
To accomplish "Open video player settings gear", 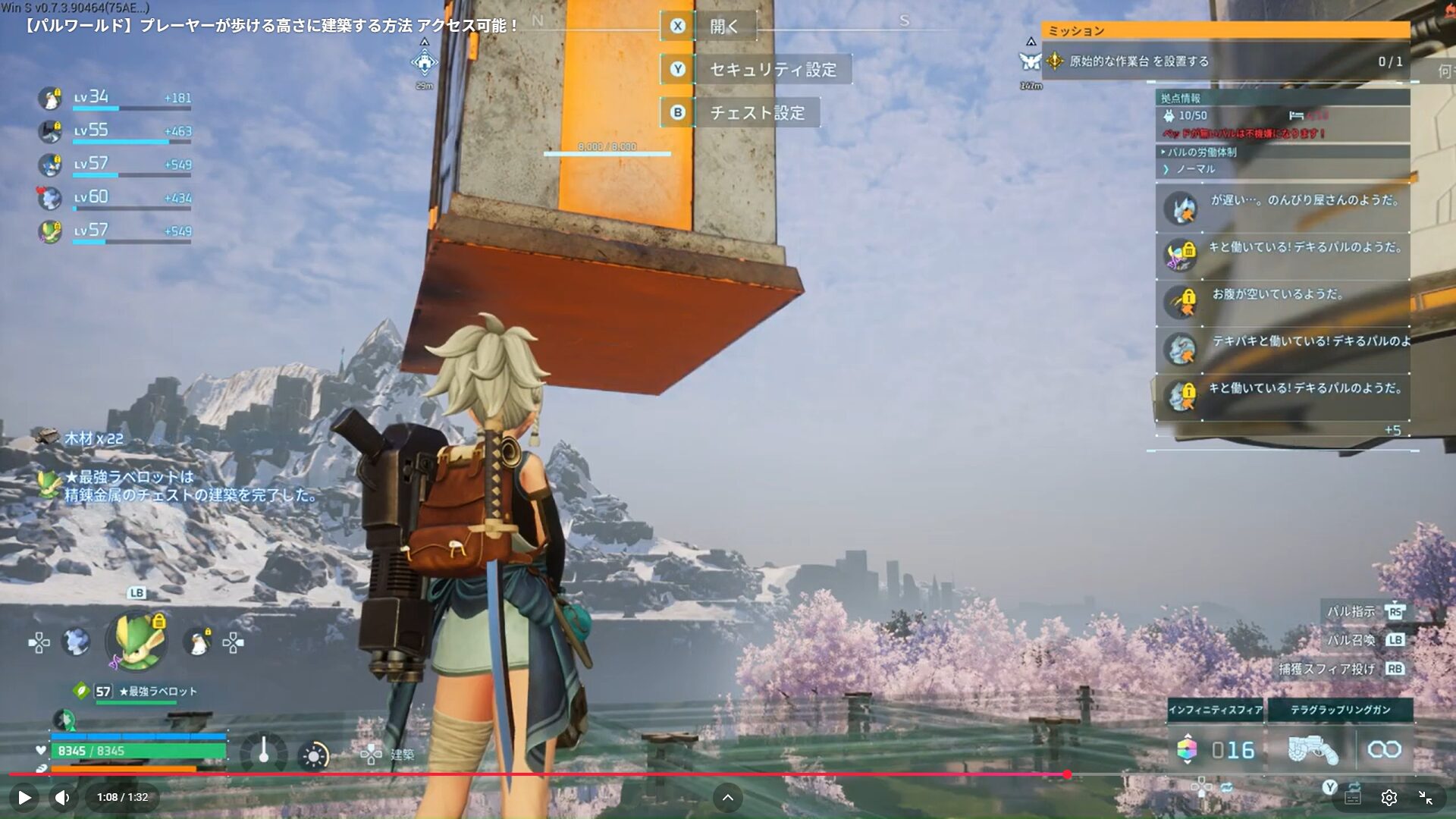I will coord(1389,797).
